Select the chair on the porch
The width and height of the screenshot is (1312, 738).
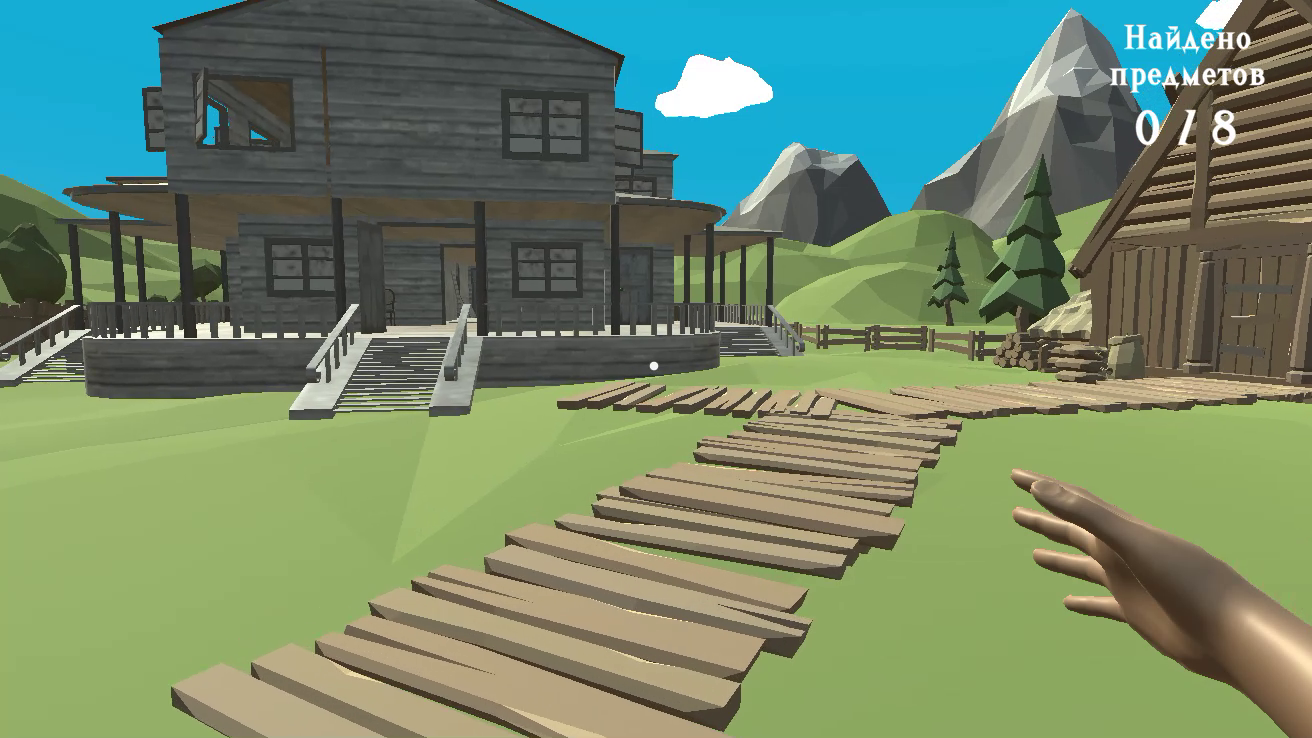coord(390,303)
